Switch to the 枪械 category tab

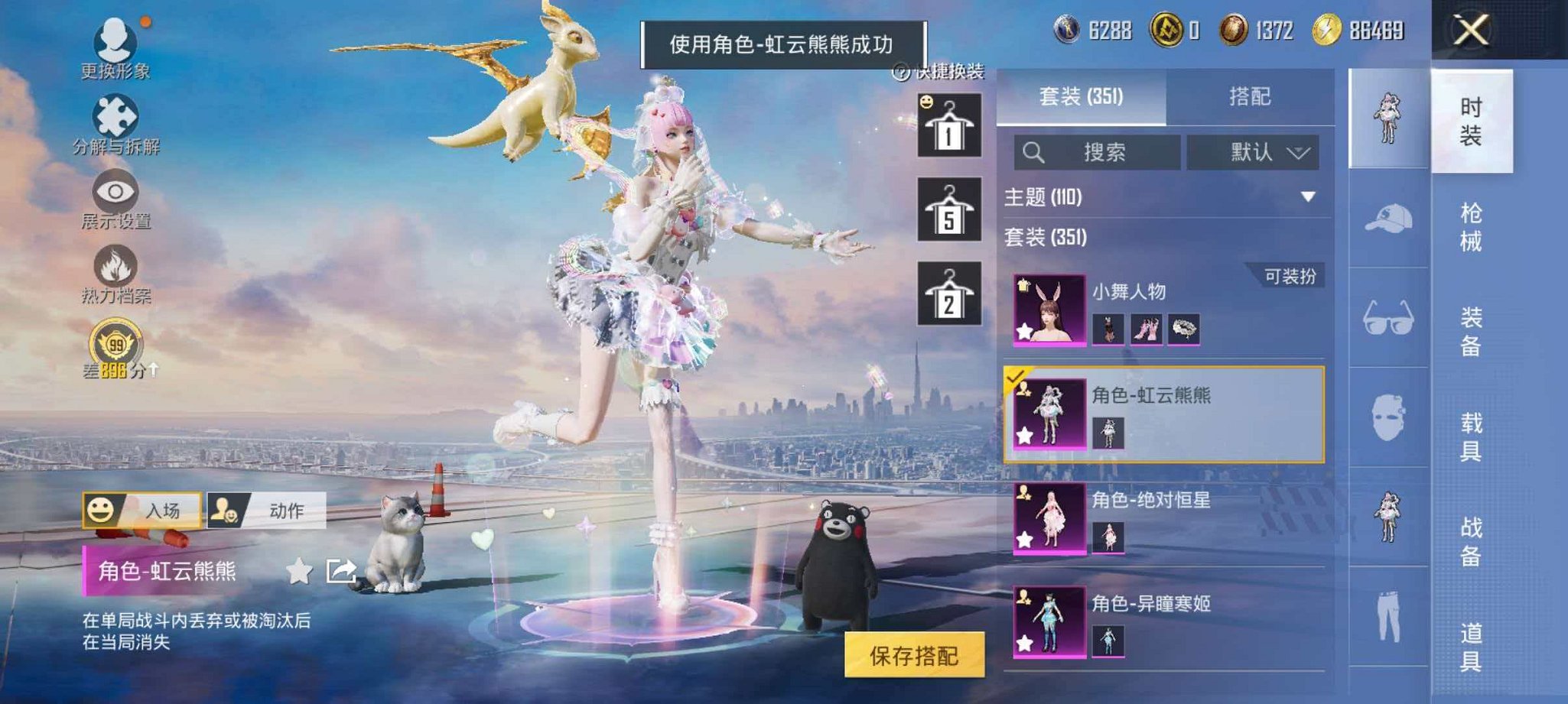pos(1470,222)
